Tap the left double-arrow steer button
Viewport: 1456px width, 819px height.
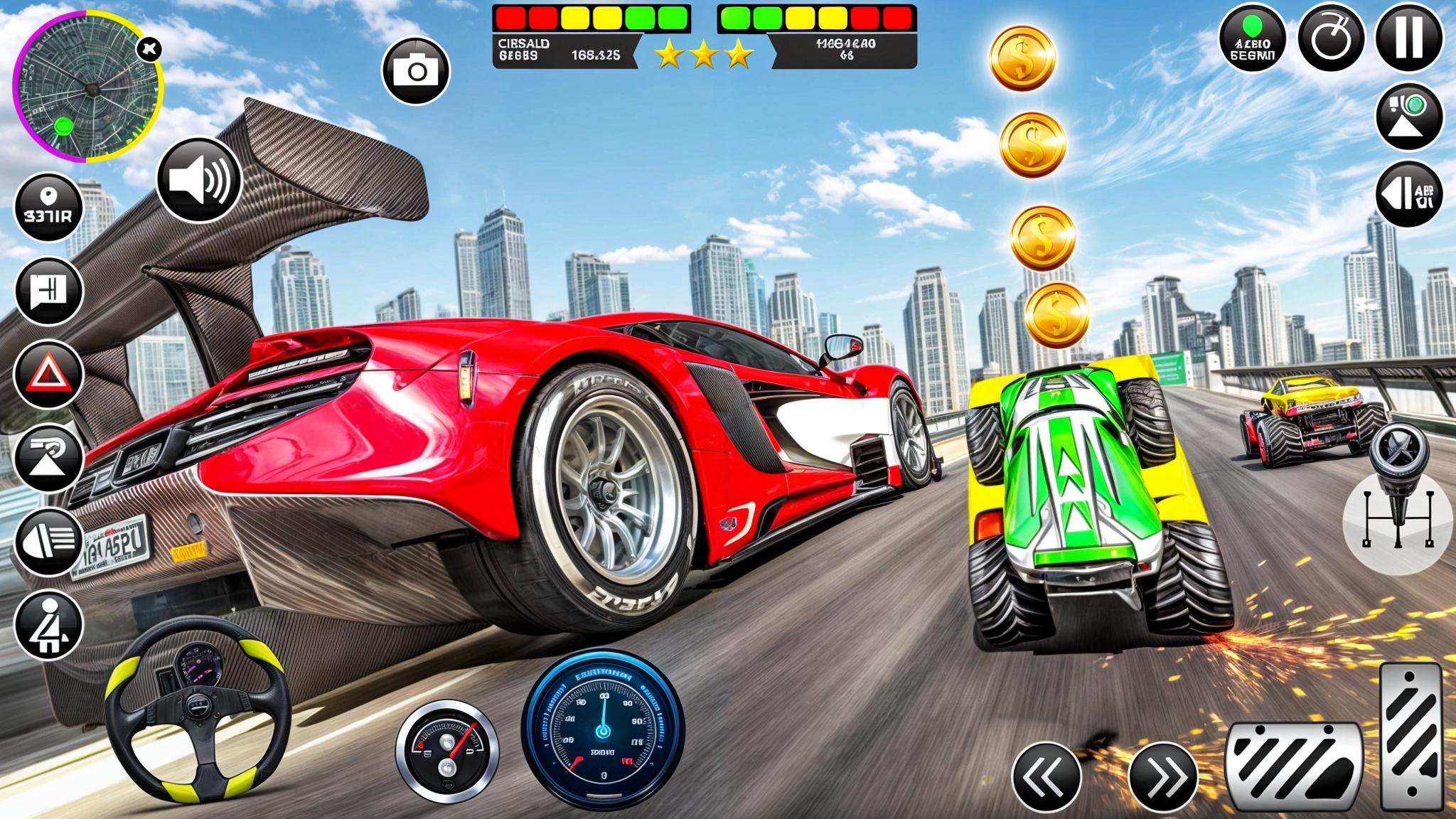click(x=1046, y=776)
